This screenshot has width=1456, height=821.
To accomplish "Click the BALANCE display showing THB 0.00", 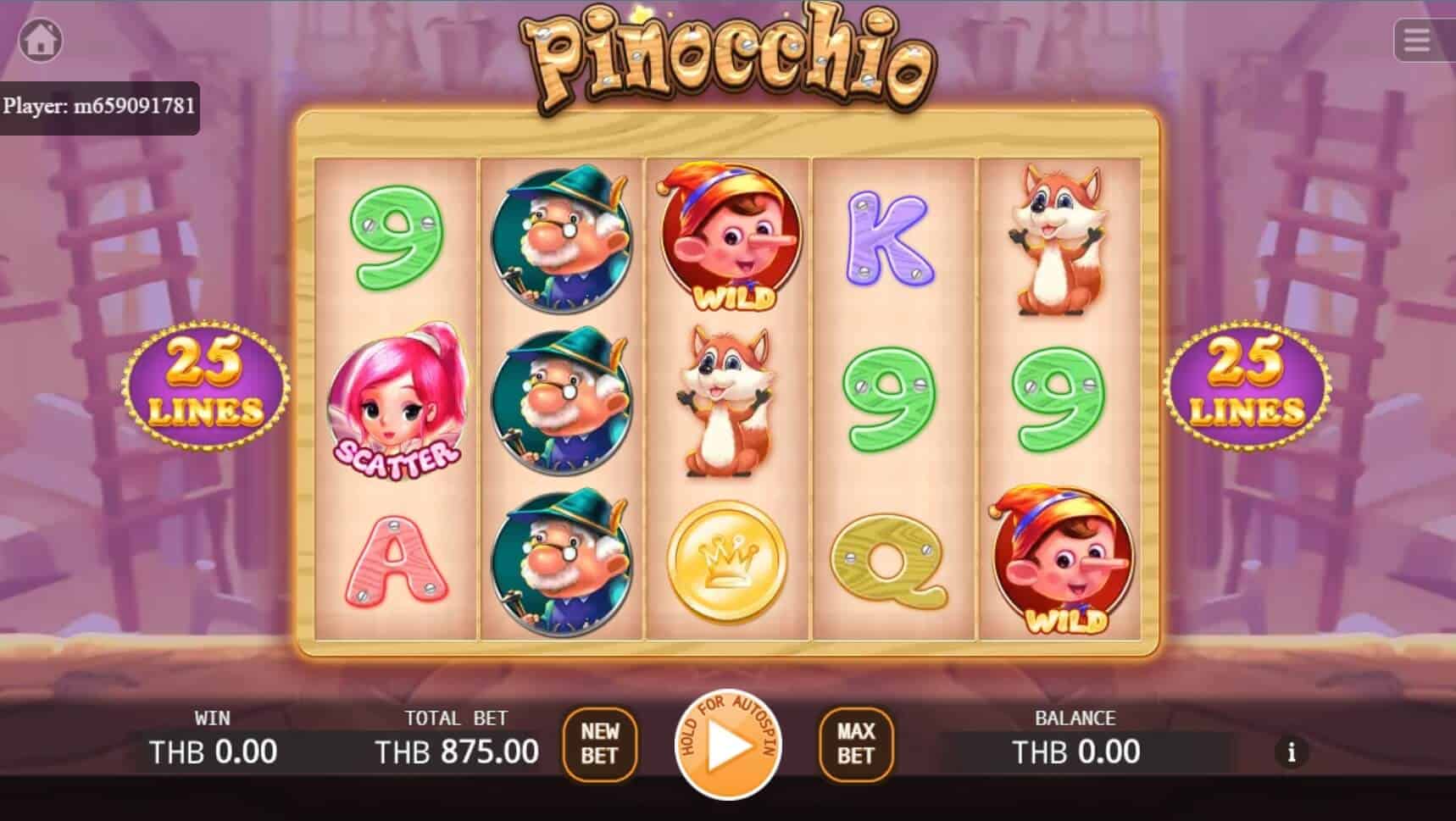I will coord(1074,751).
